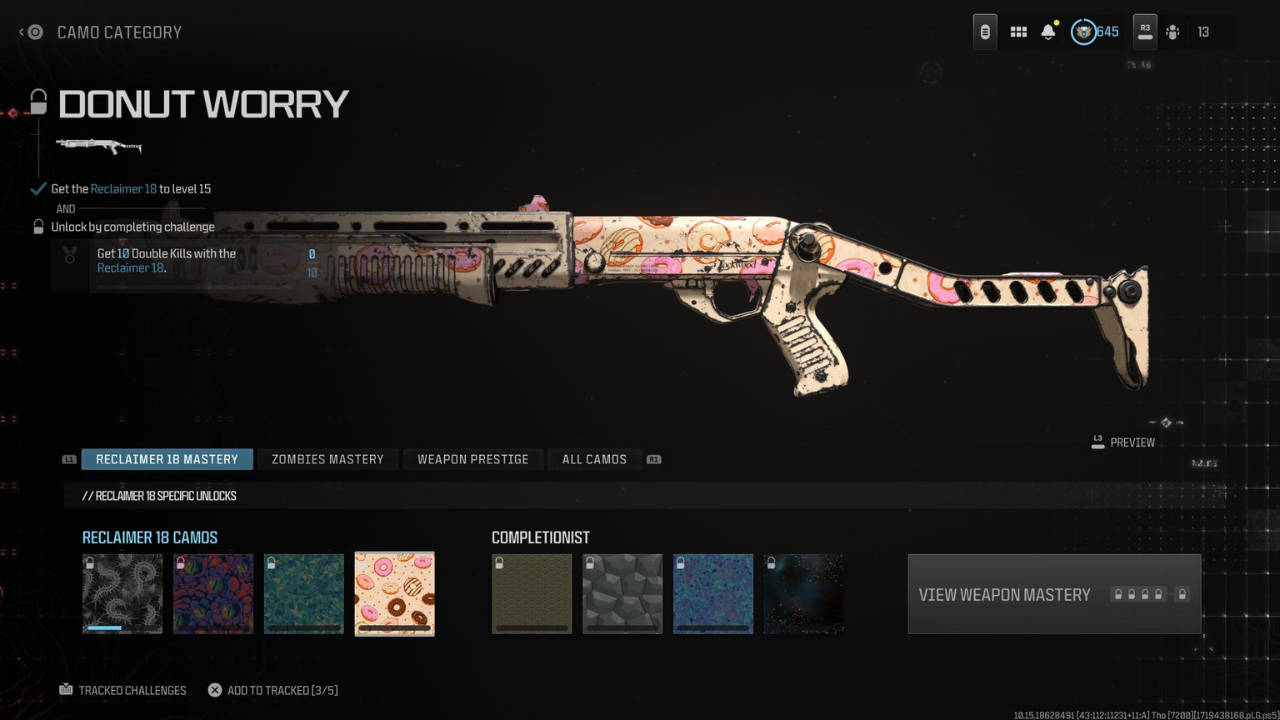Click the lock beside Unlock by completing challenge

tap(37, 226)
